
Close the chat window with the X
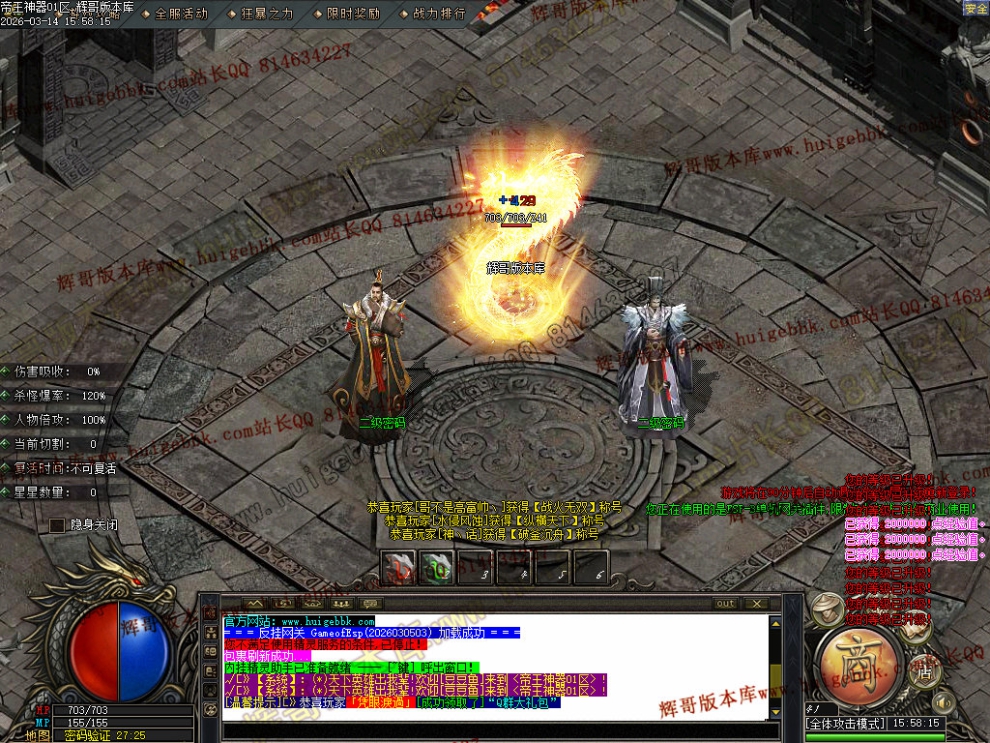pos(757,604)
